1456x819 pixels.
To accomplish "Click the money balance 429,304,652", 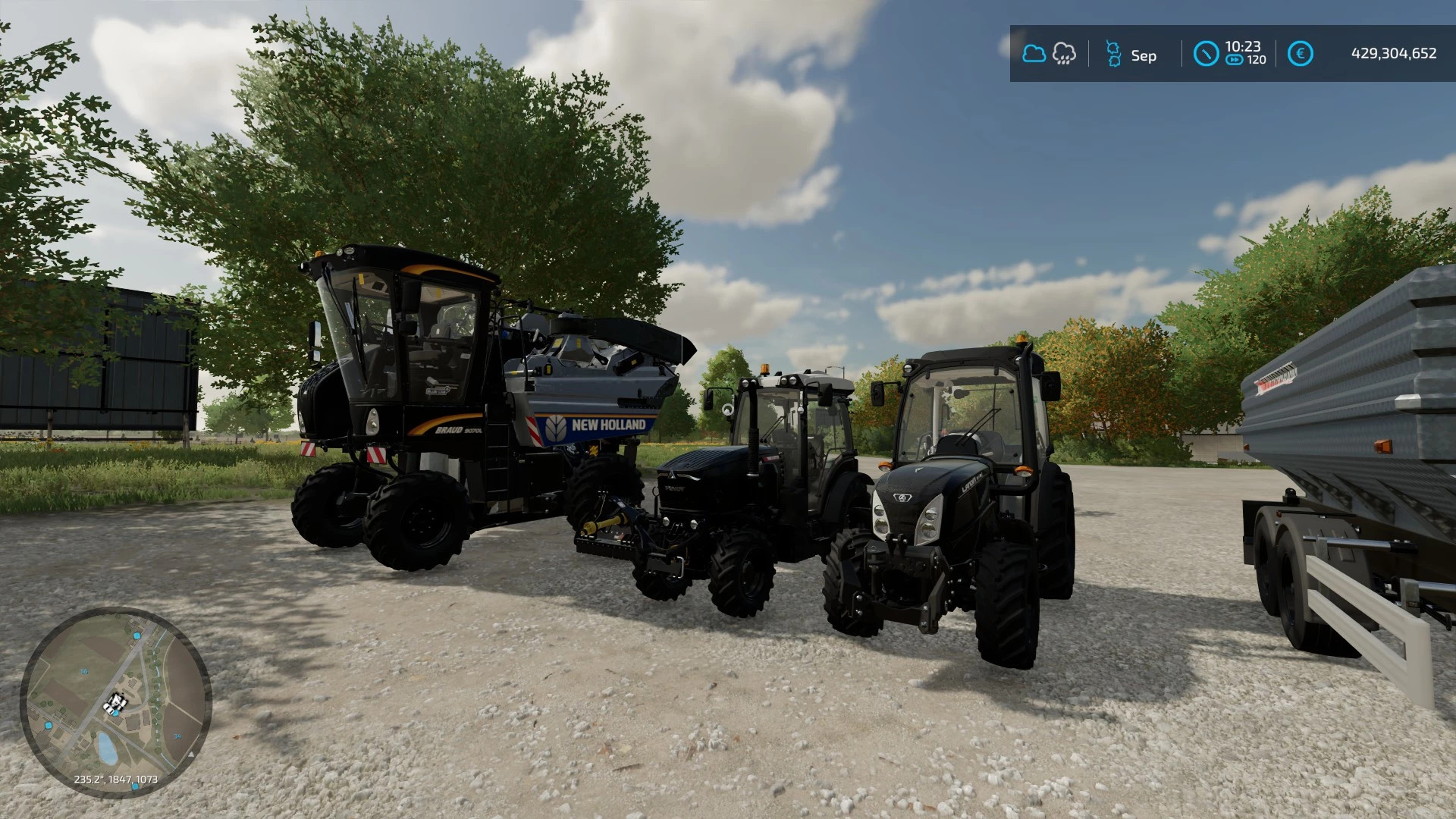I will 1394,52.
